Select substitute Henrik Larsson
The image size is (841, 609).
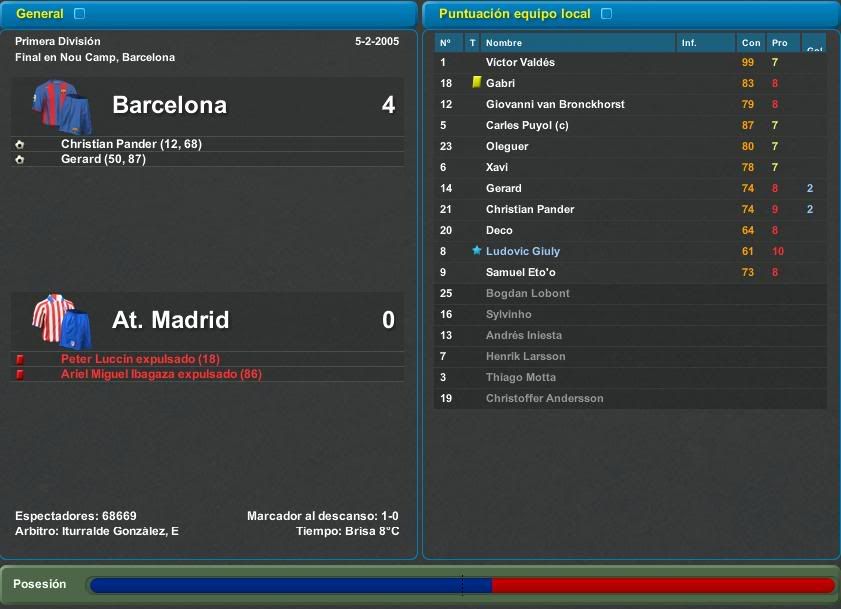pos(525,357)
